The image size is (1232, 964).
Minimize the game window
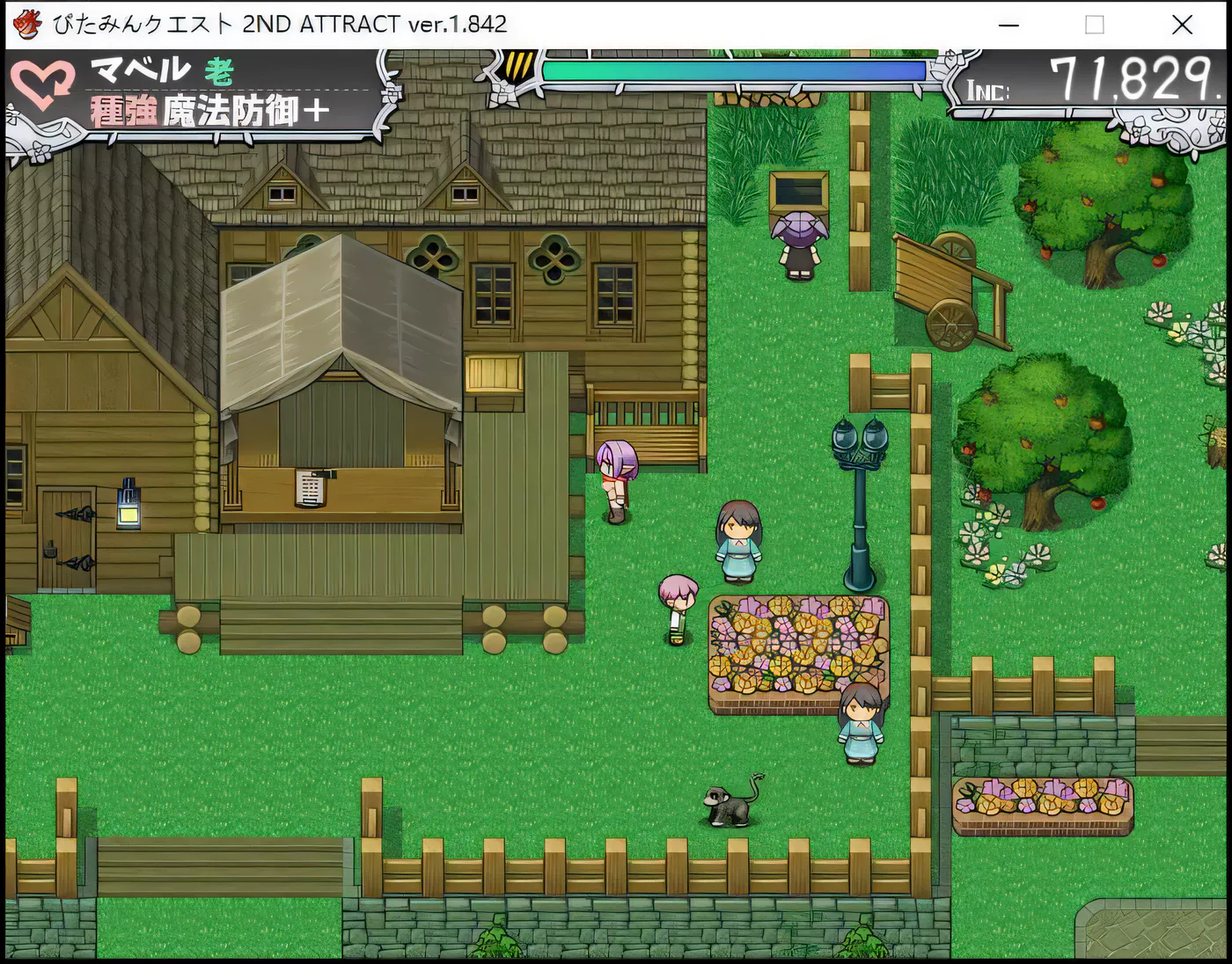pyautogui.click(x=1009, y=25)
